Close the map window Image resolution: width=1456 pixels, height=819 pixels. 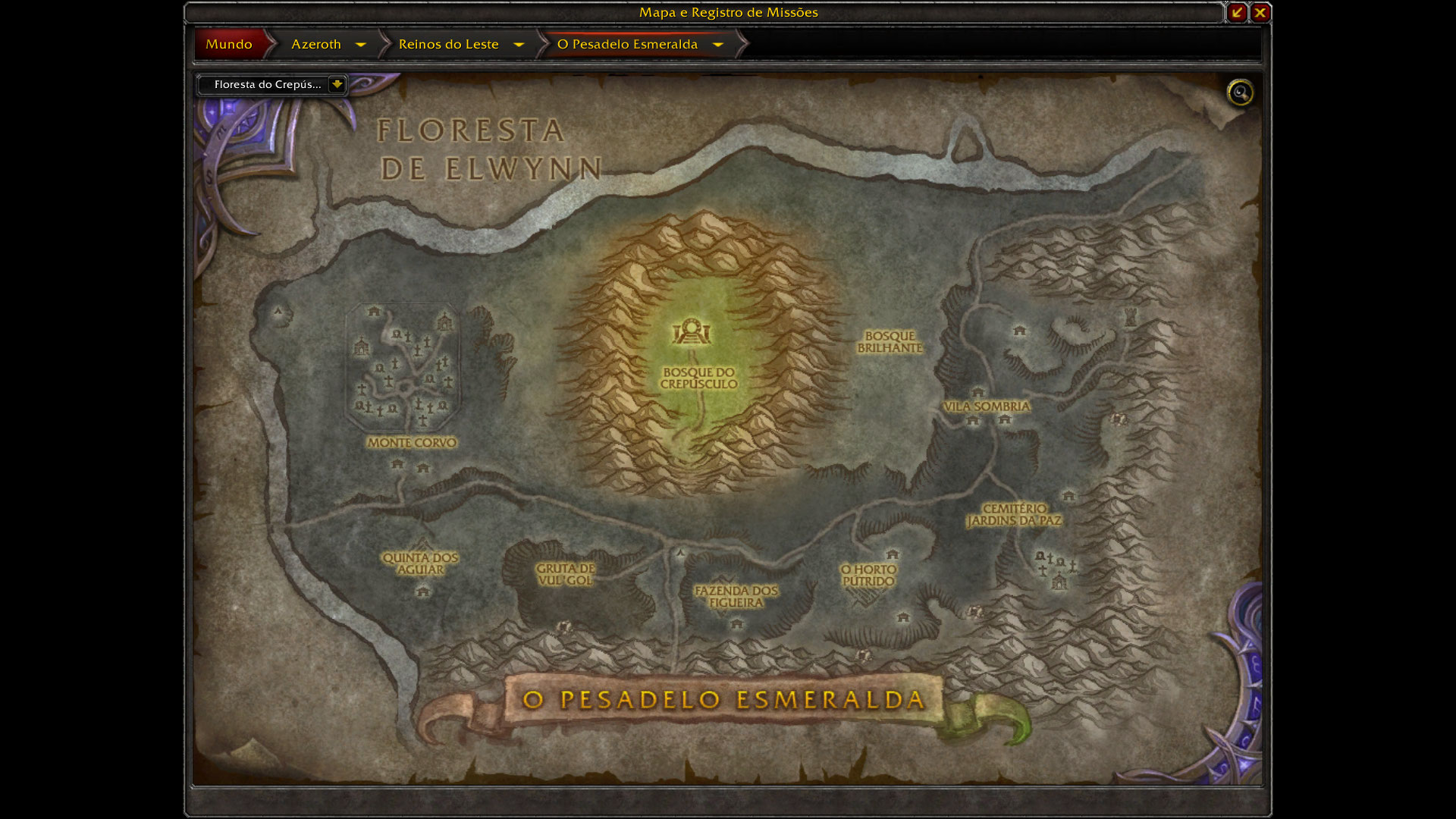[1260, 12]
